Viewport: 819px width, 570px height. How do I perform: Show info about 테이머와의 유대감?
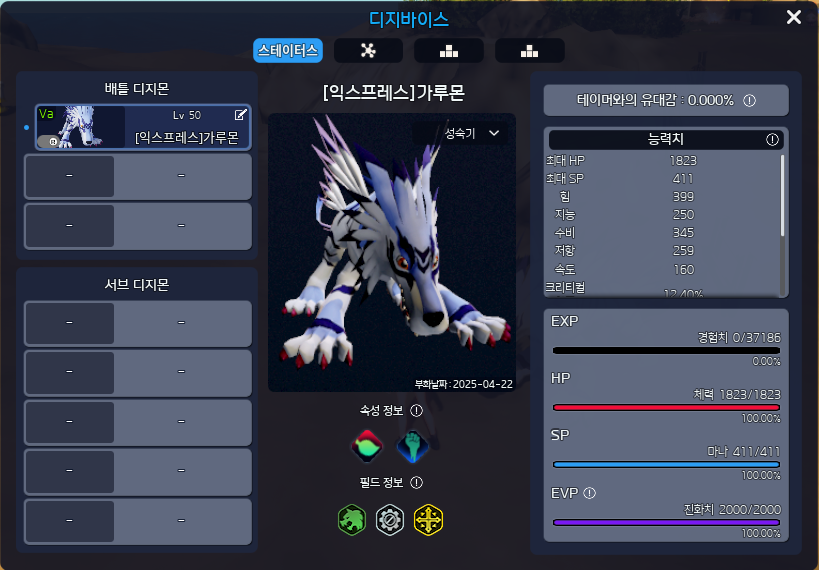[x=749, y=100]
